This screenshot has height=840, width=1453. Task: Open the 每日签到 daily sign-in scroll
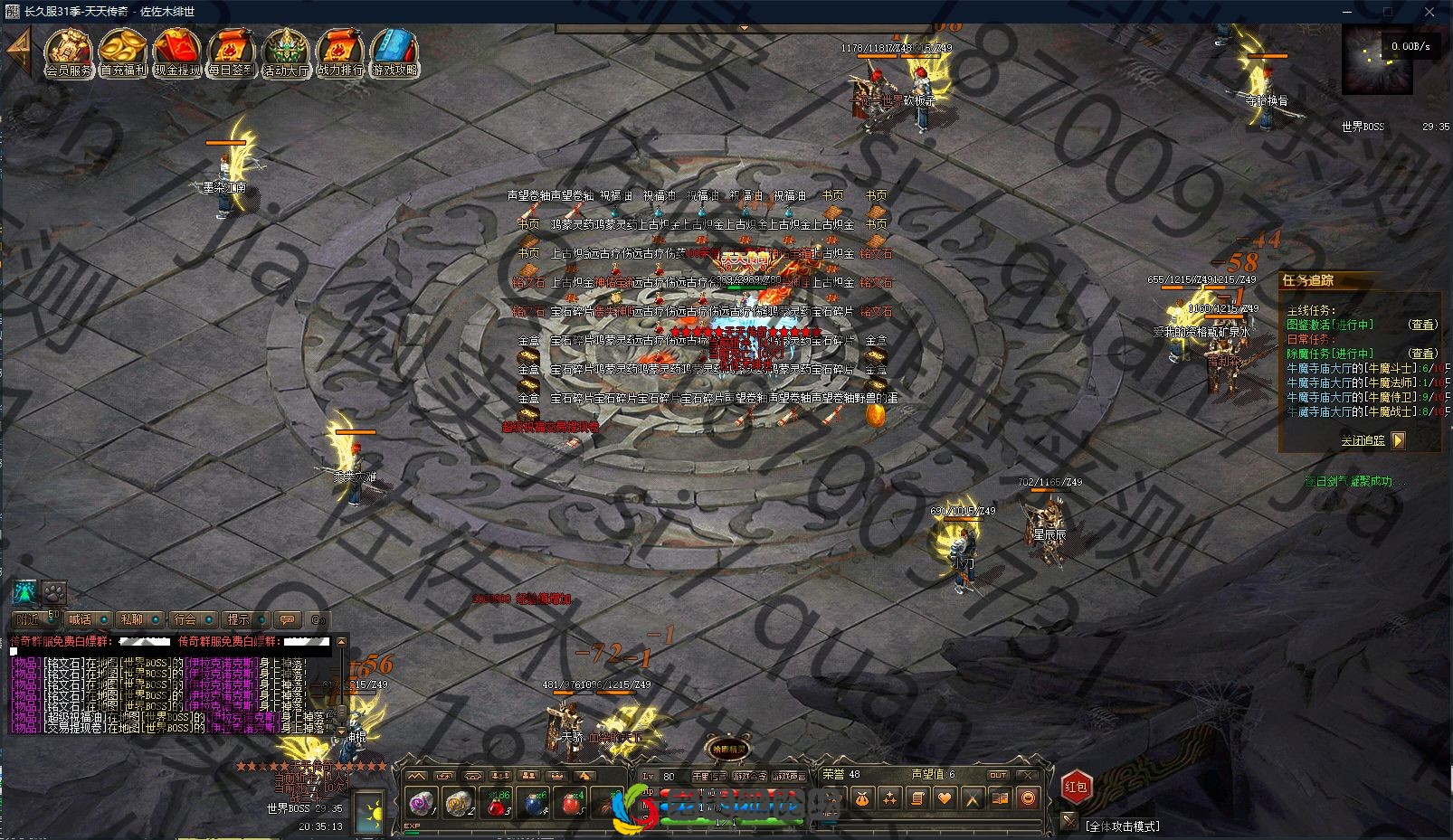[232, 52]
